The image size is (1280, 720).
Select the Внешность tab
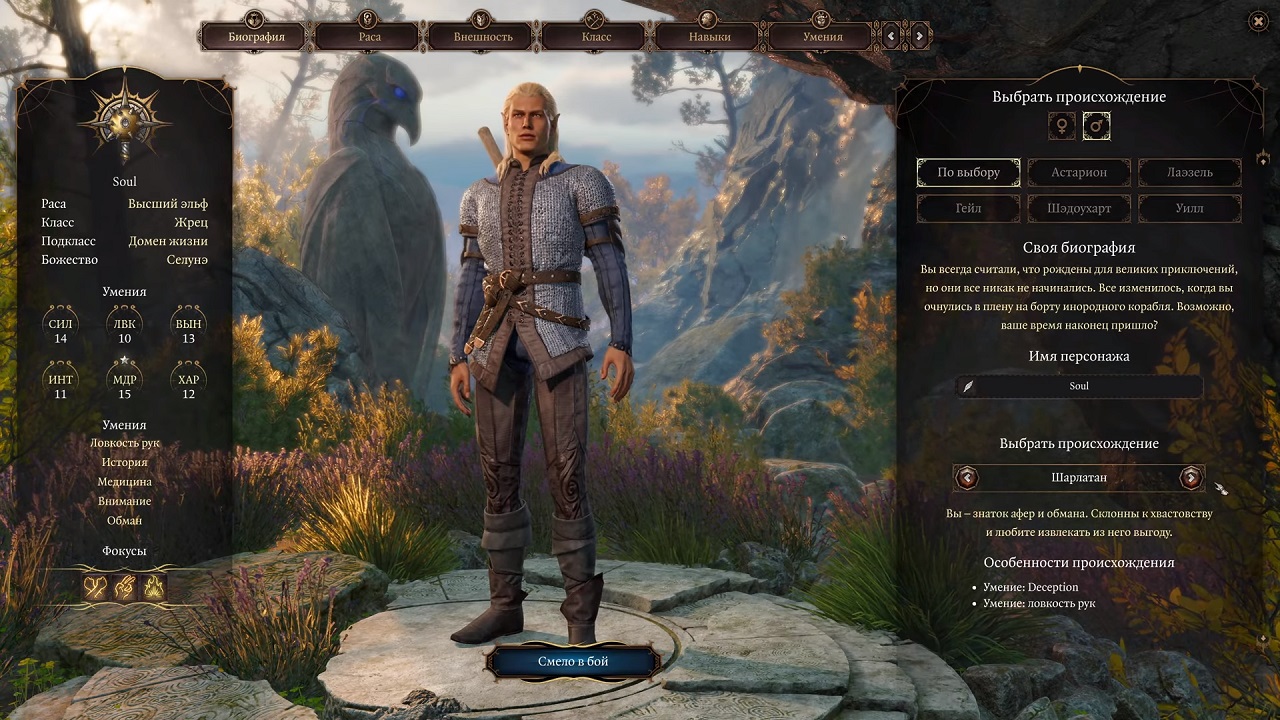tap(483, 37)
